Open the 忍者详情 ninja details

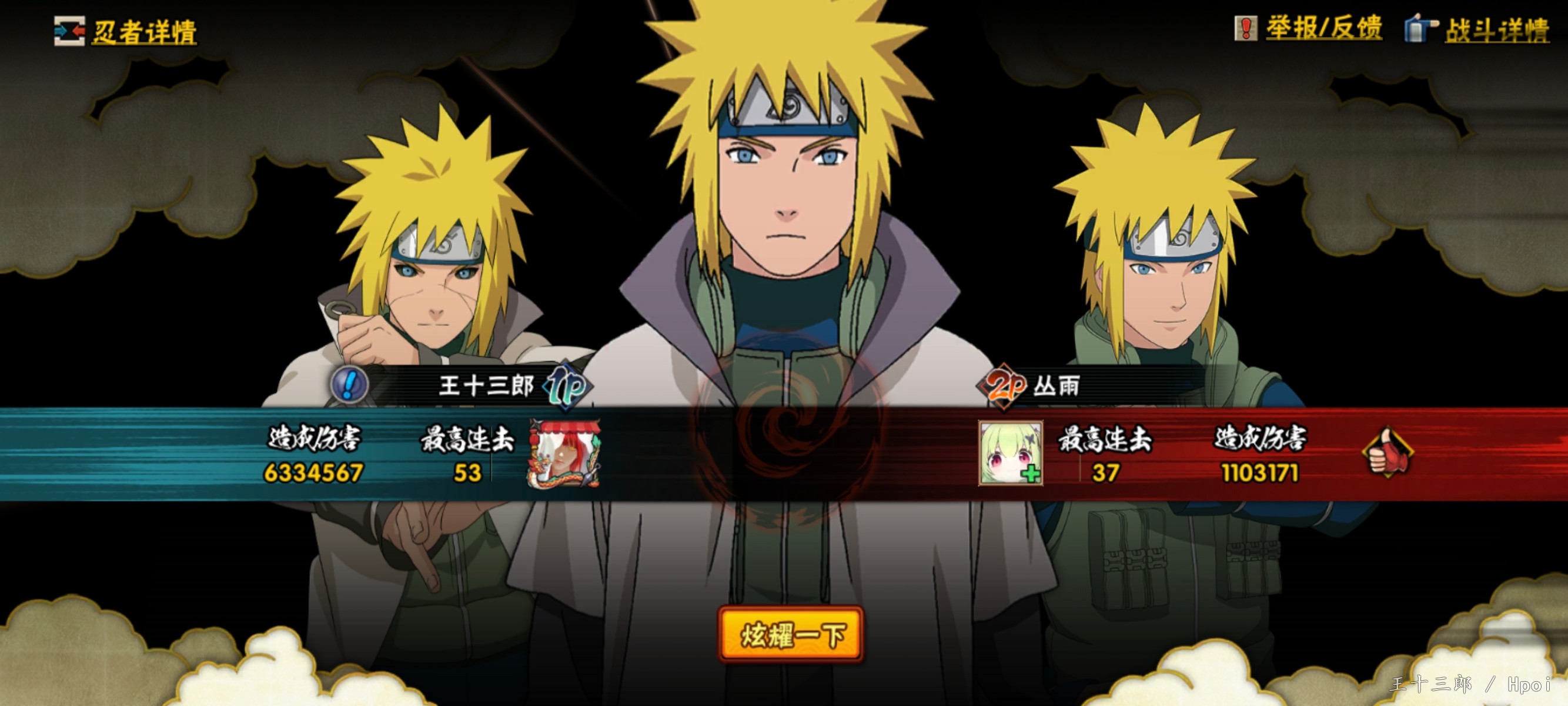(126, 32)
